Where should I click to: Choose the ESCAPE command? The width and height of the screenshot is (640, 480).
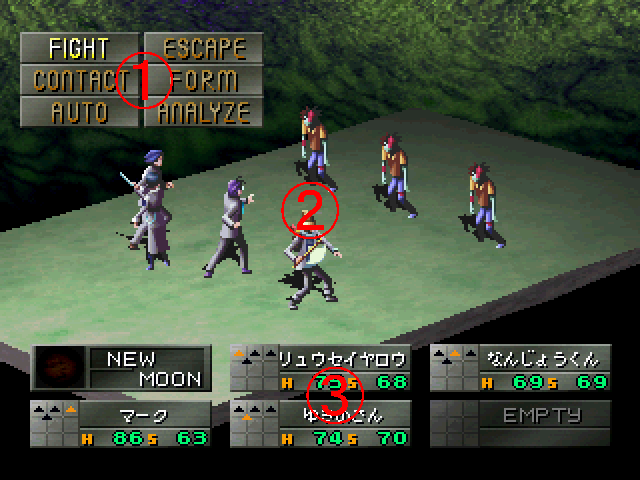[203, 48]
